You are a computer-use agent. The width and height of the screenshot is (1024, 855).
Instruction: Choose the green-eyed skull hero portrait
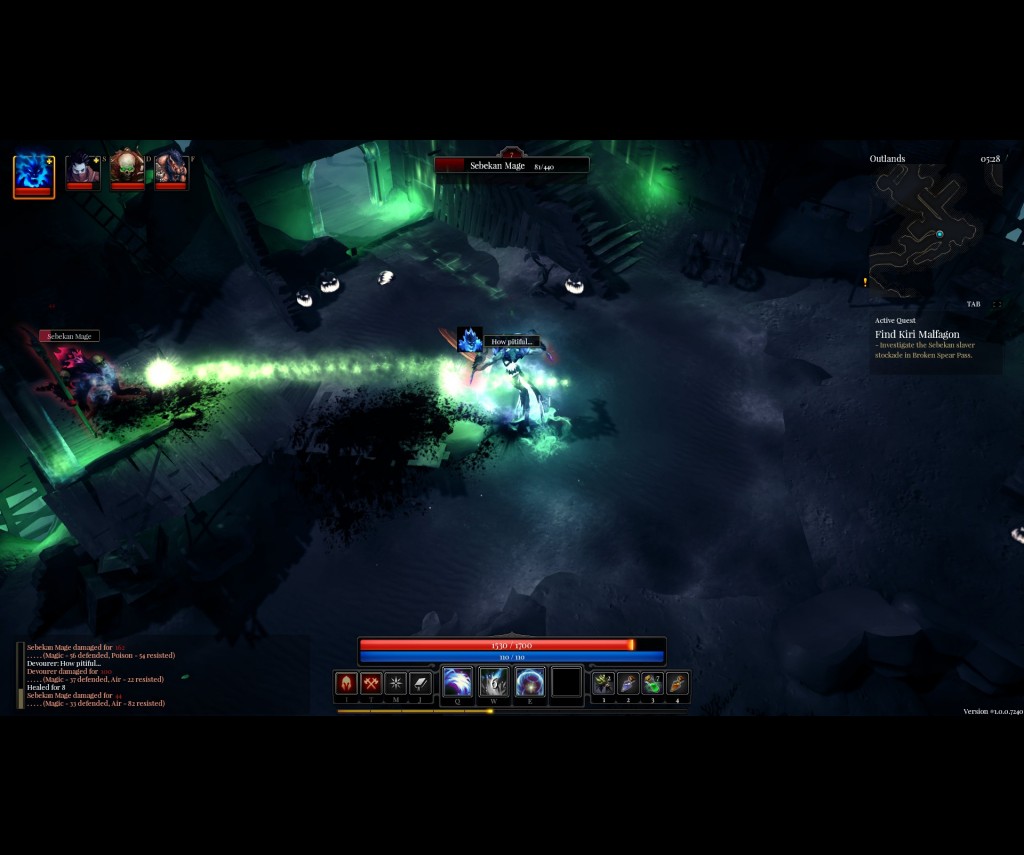pyautogui.click(x=127, y=168)
